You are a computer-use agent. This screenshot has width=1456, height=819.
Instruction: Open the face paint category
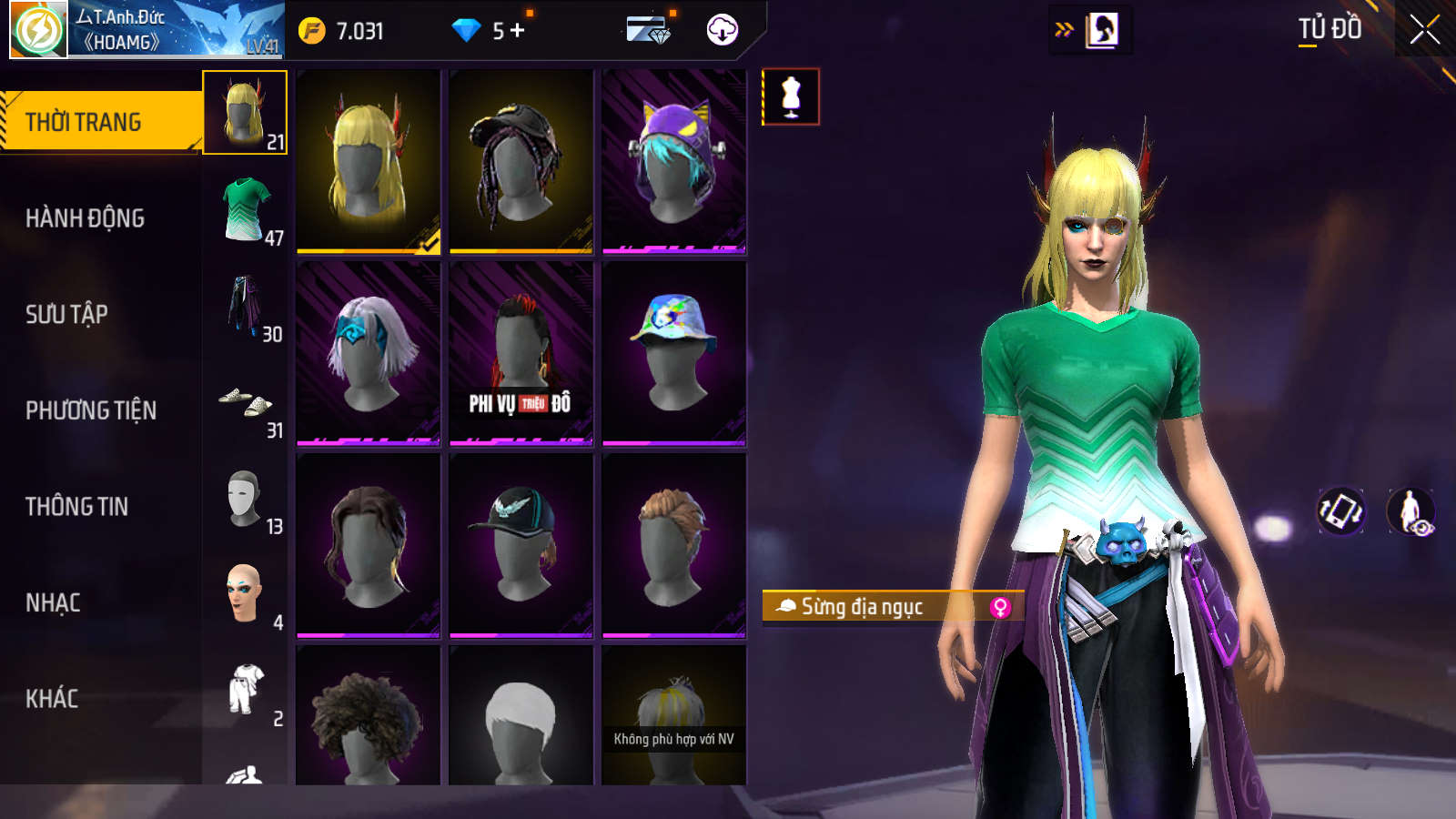click(x=246, y=594)
